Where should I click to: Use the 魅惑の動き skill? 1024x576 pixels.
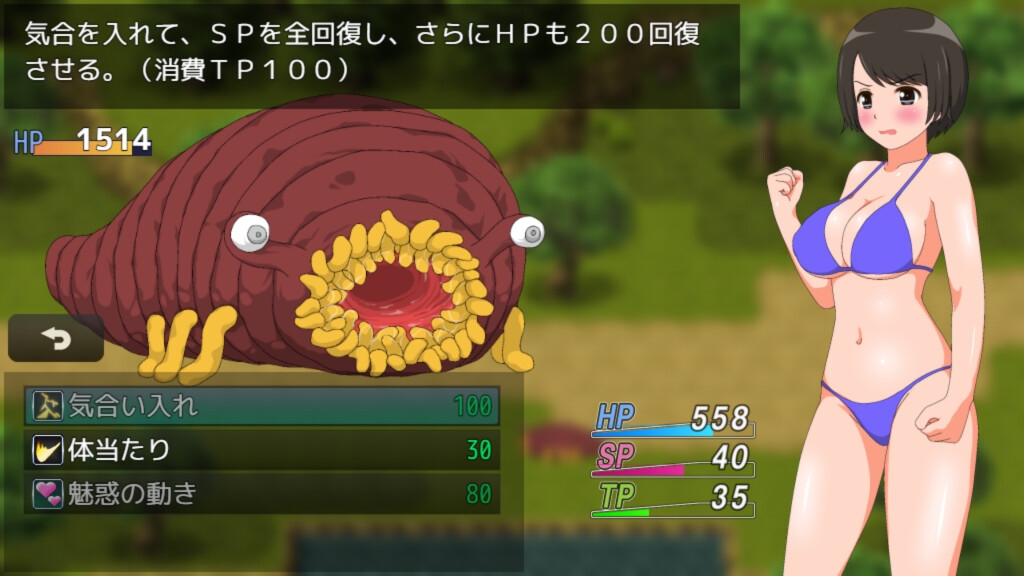tap(261, 494)
